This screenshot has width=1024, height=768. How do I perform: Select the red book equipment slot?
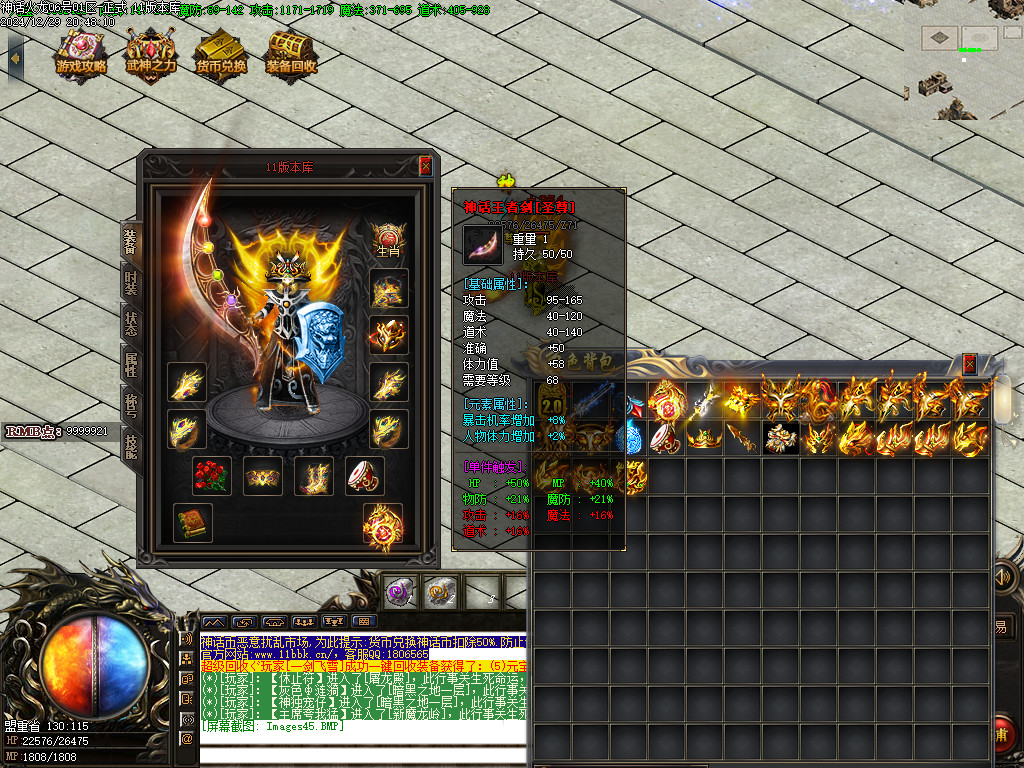click(x=192, y=523)
